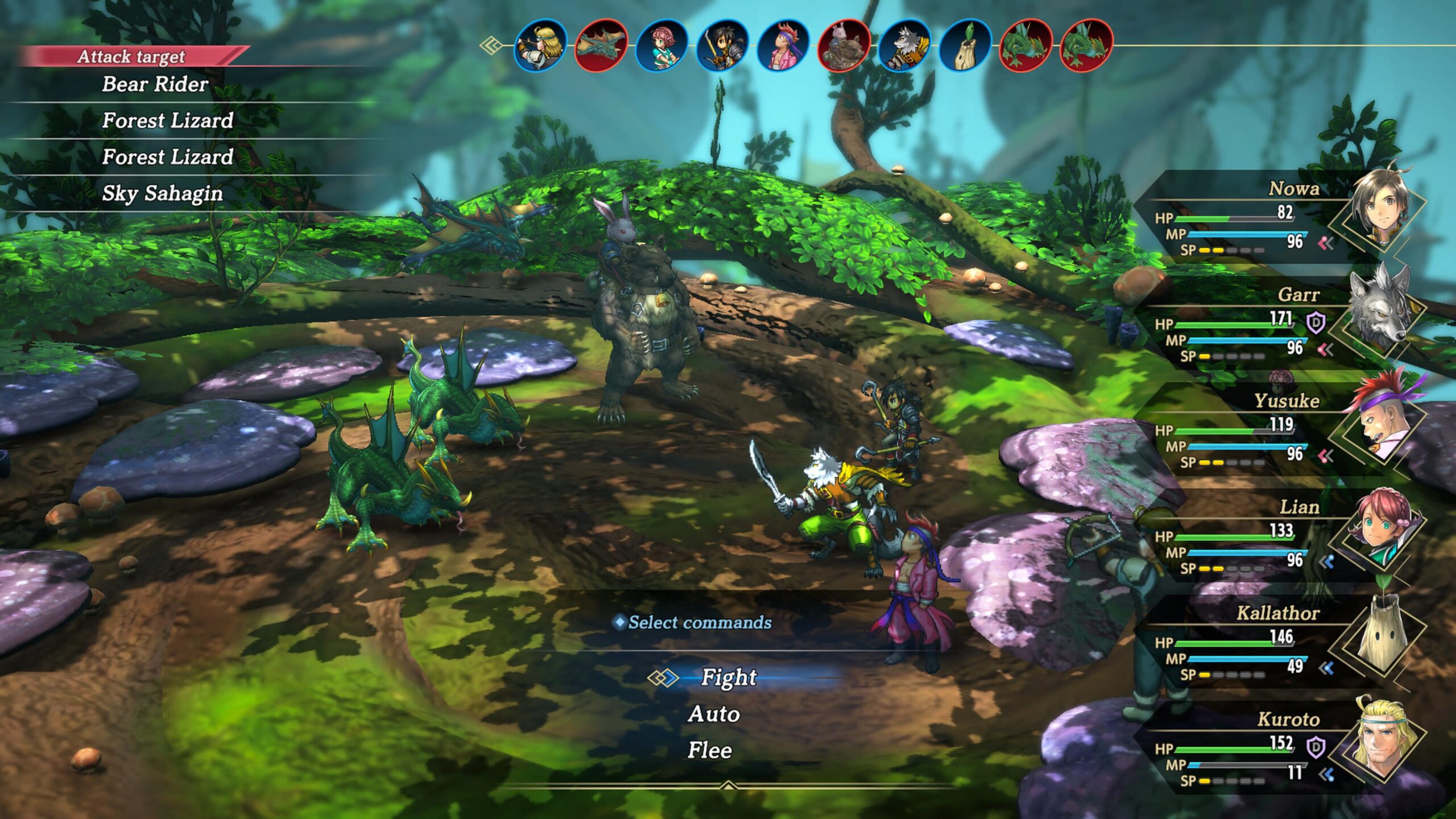Pick the Flee command
This screenshot has height=819, width=1456.
tap(710, 751)
